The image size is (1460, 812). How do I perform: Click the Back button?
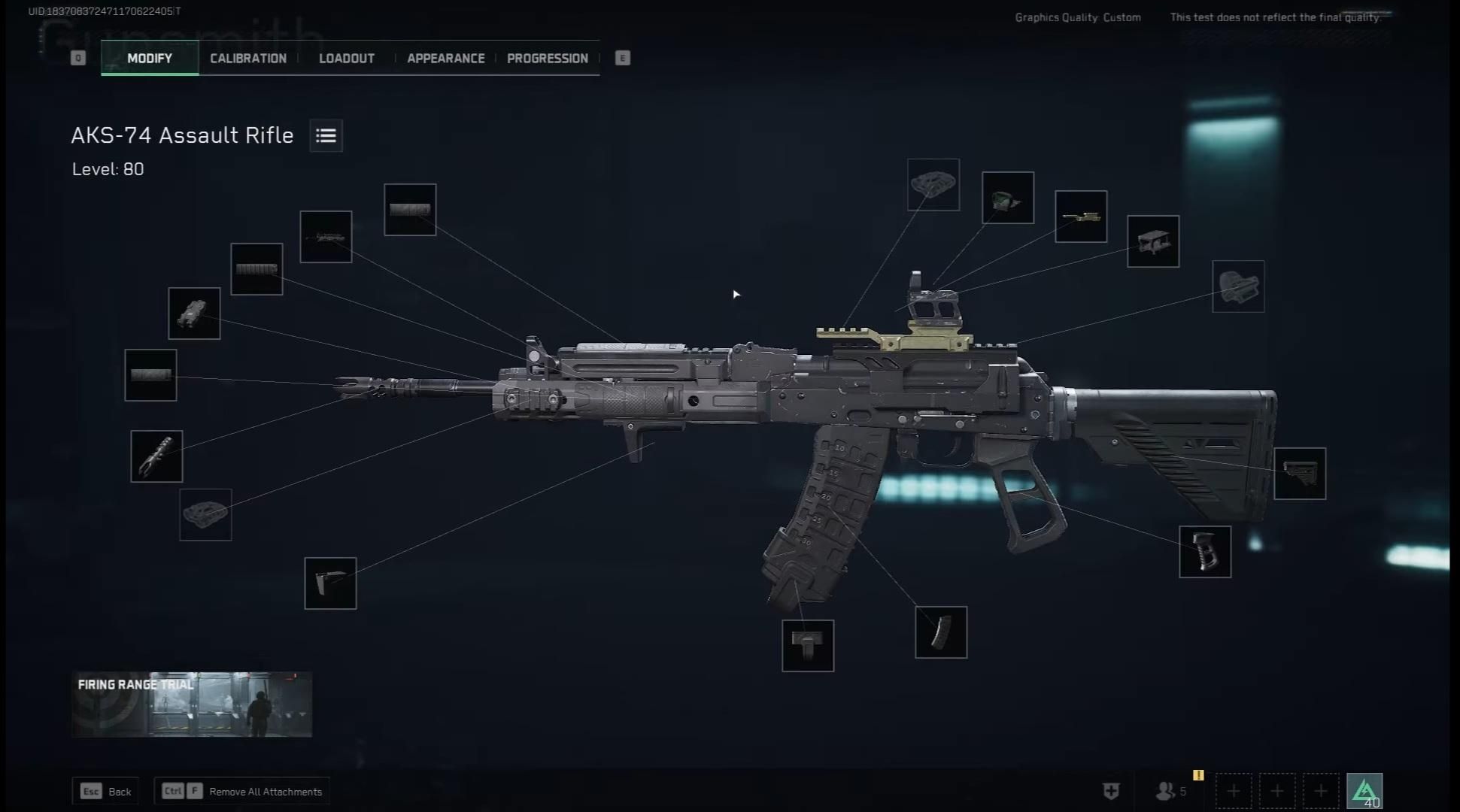point(106,791)
